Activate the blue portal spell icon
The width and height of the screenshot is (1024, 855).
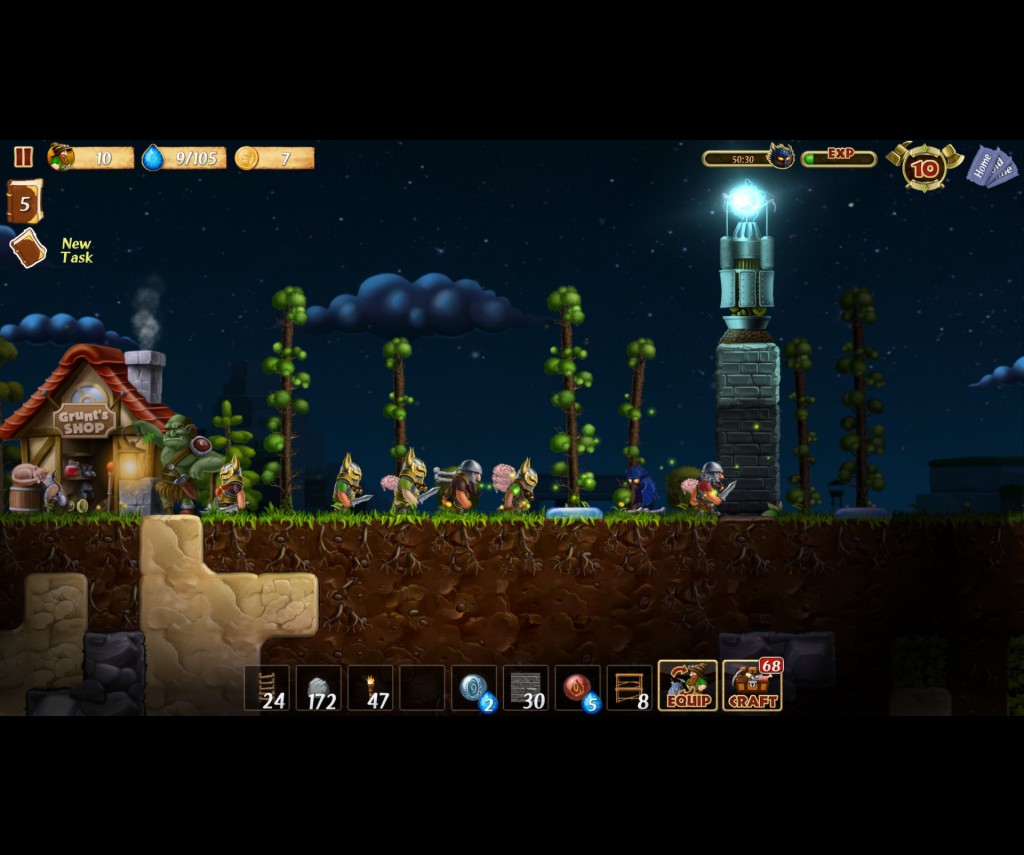(x=474, y=688)
